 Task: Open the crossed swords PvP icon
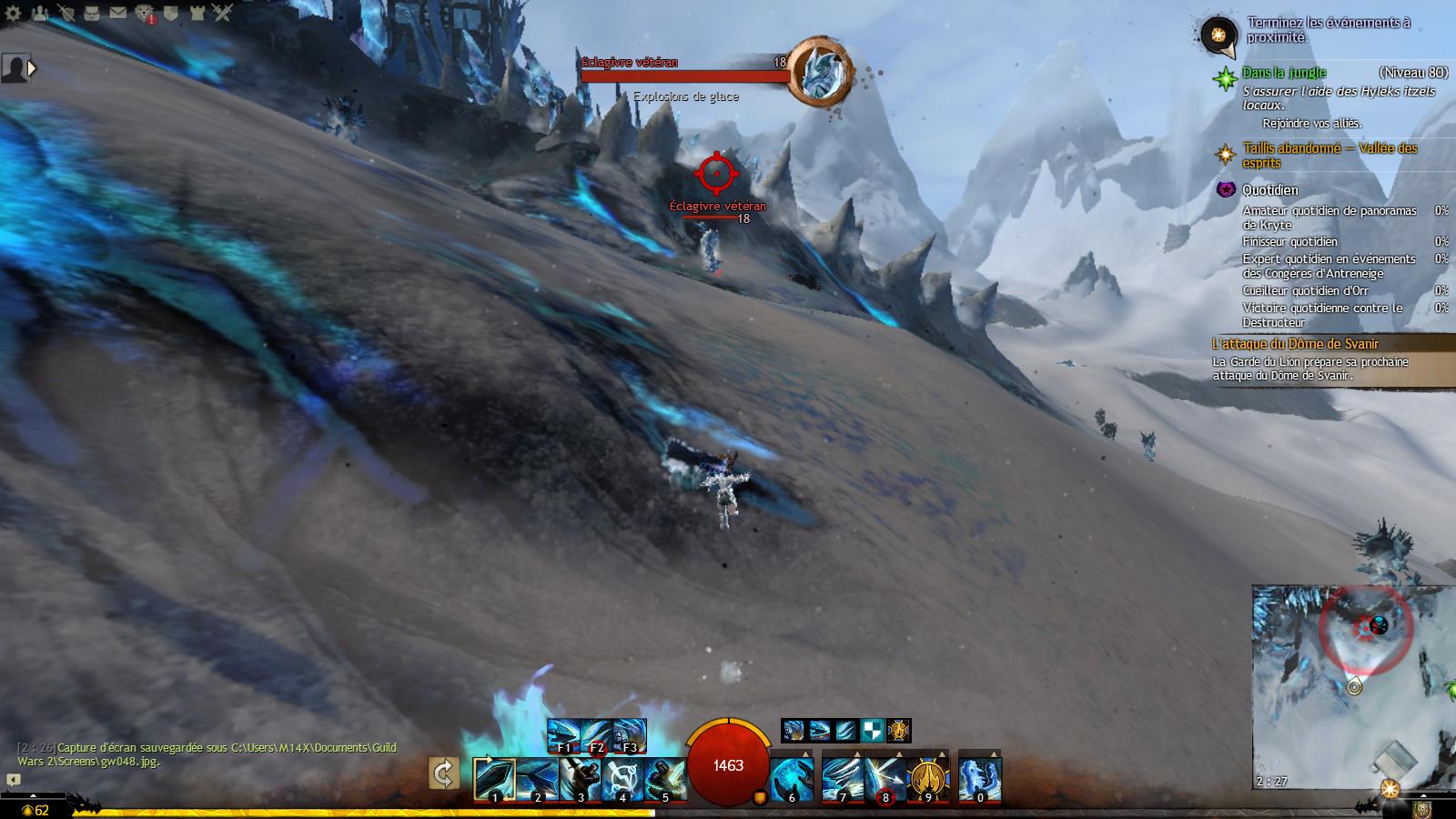pos(223,13)
